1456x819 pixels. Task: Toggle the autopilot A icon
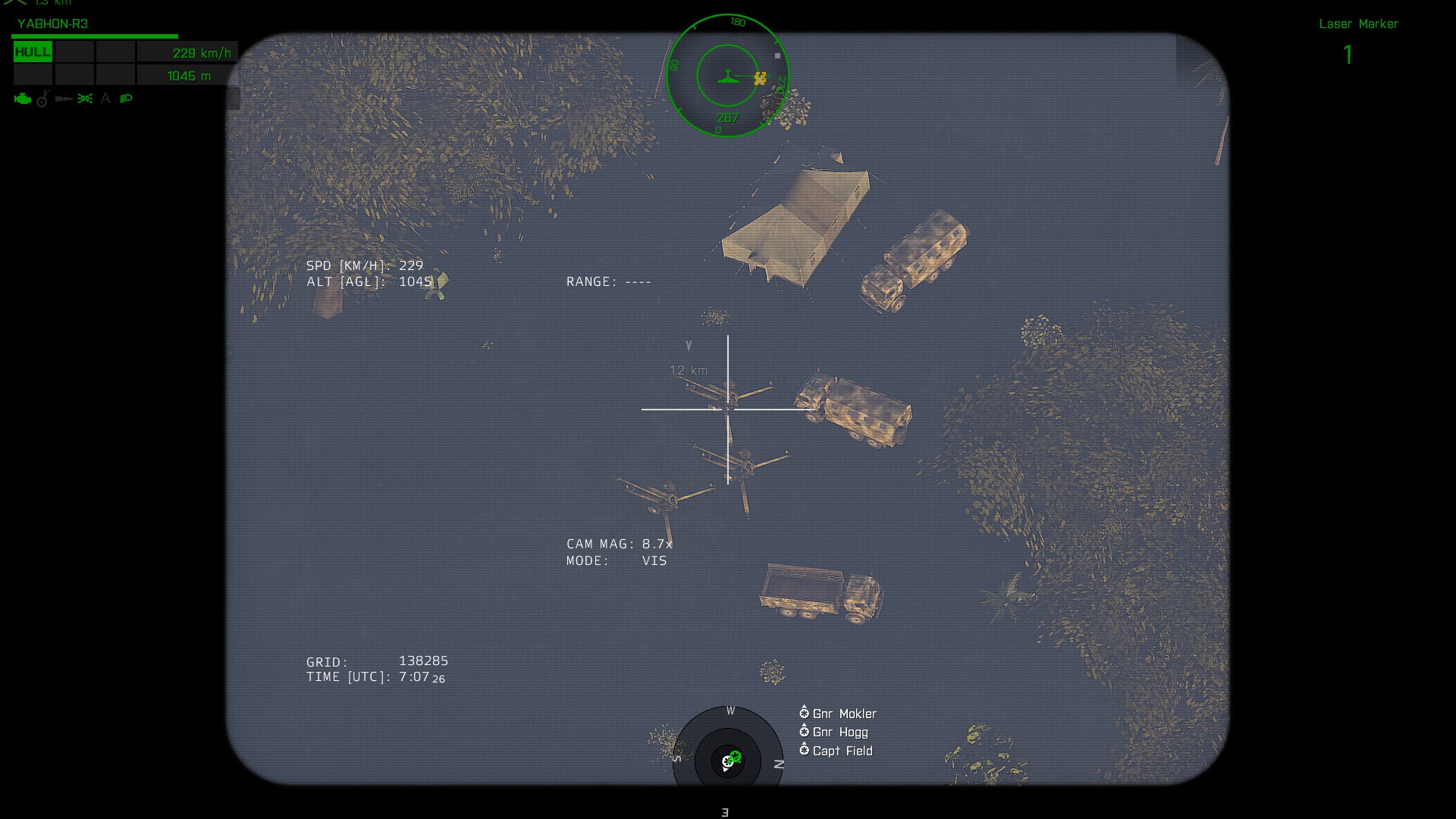coord(105,99)
